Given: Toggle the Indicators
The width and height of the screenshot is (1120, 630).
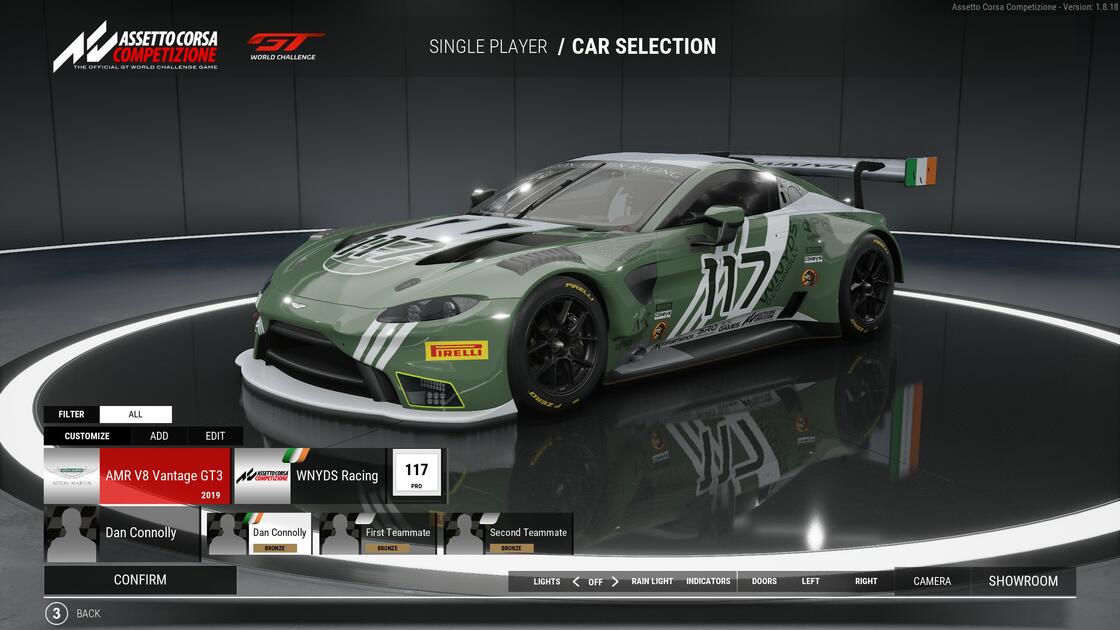Looking at the screenshot, I should click(708, 581).
